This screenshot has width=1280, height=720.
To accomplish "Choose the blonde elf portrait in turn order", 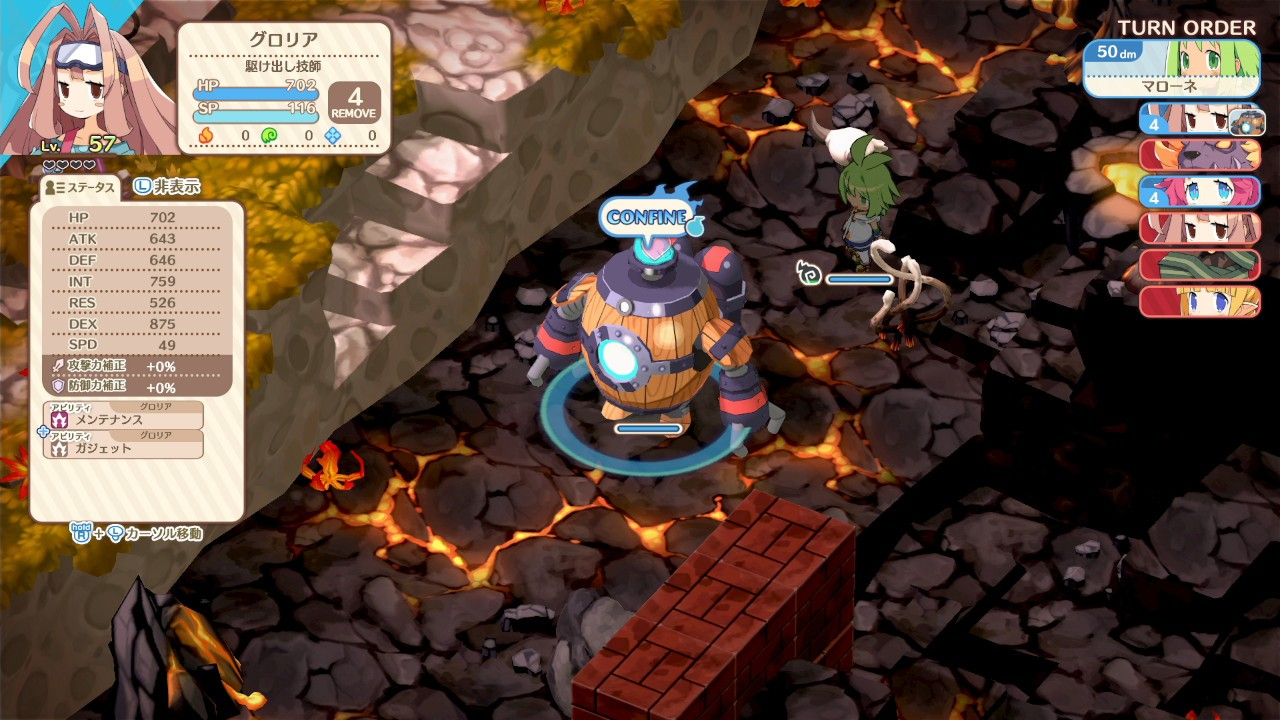I will (1199, 300).
